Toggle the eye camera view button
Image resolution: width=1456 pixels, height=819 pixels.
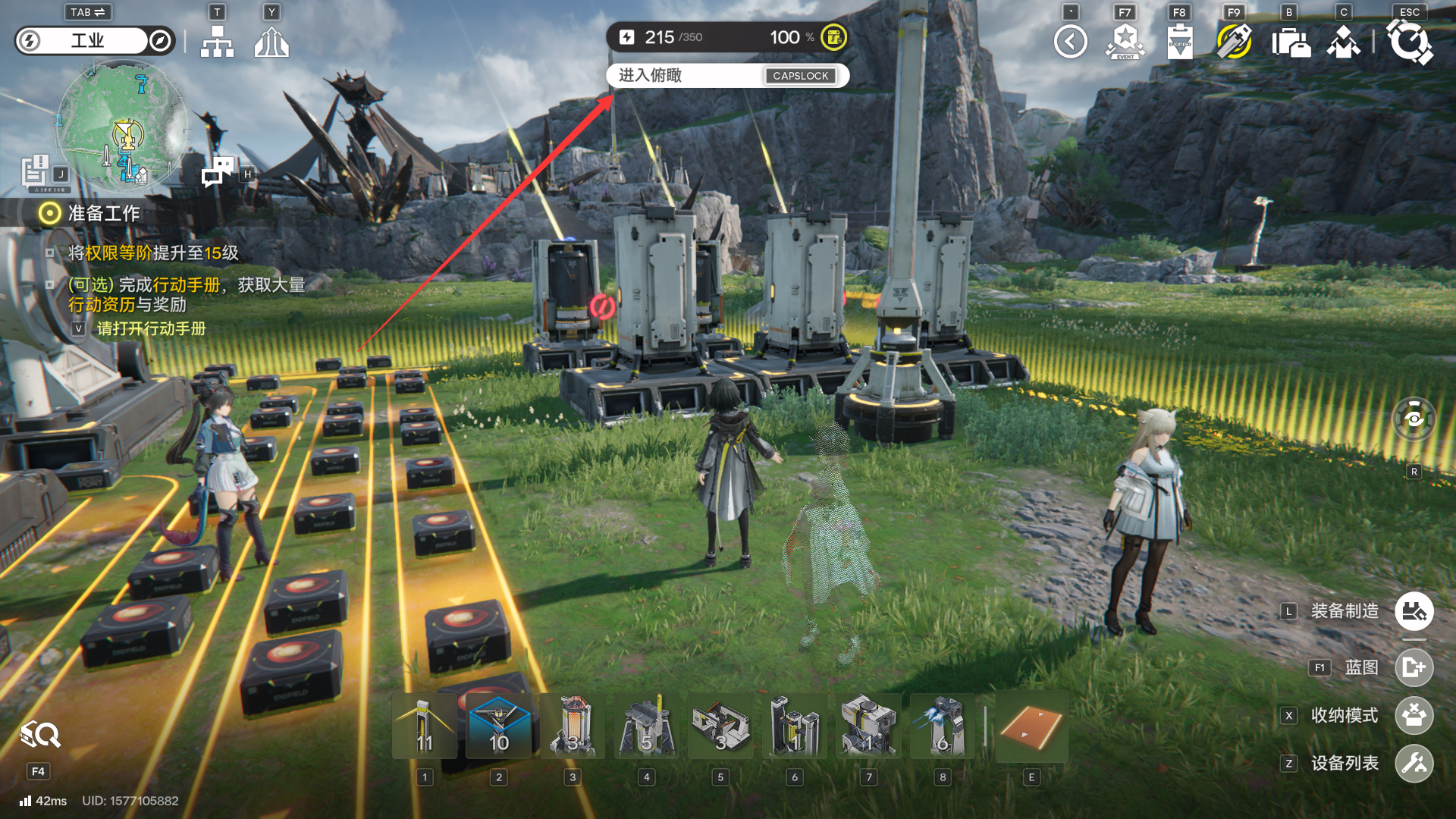coord(1414,419)
